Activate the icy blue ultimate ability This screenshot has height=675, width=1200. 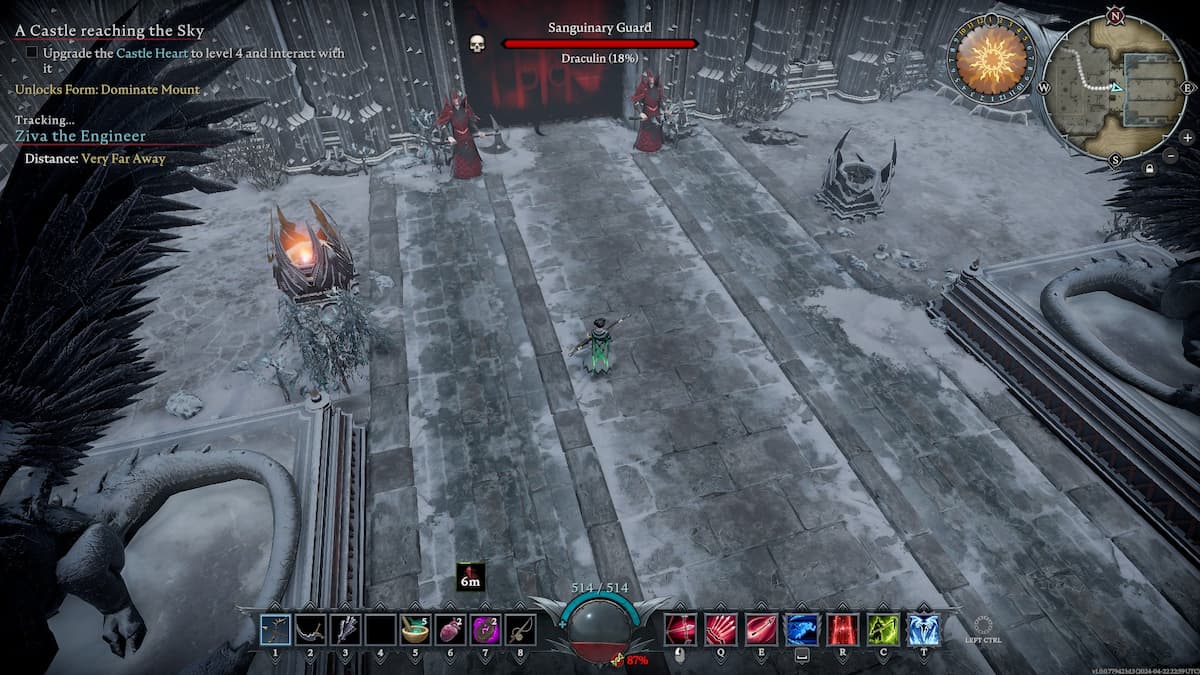[x=923, y=629]
